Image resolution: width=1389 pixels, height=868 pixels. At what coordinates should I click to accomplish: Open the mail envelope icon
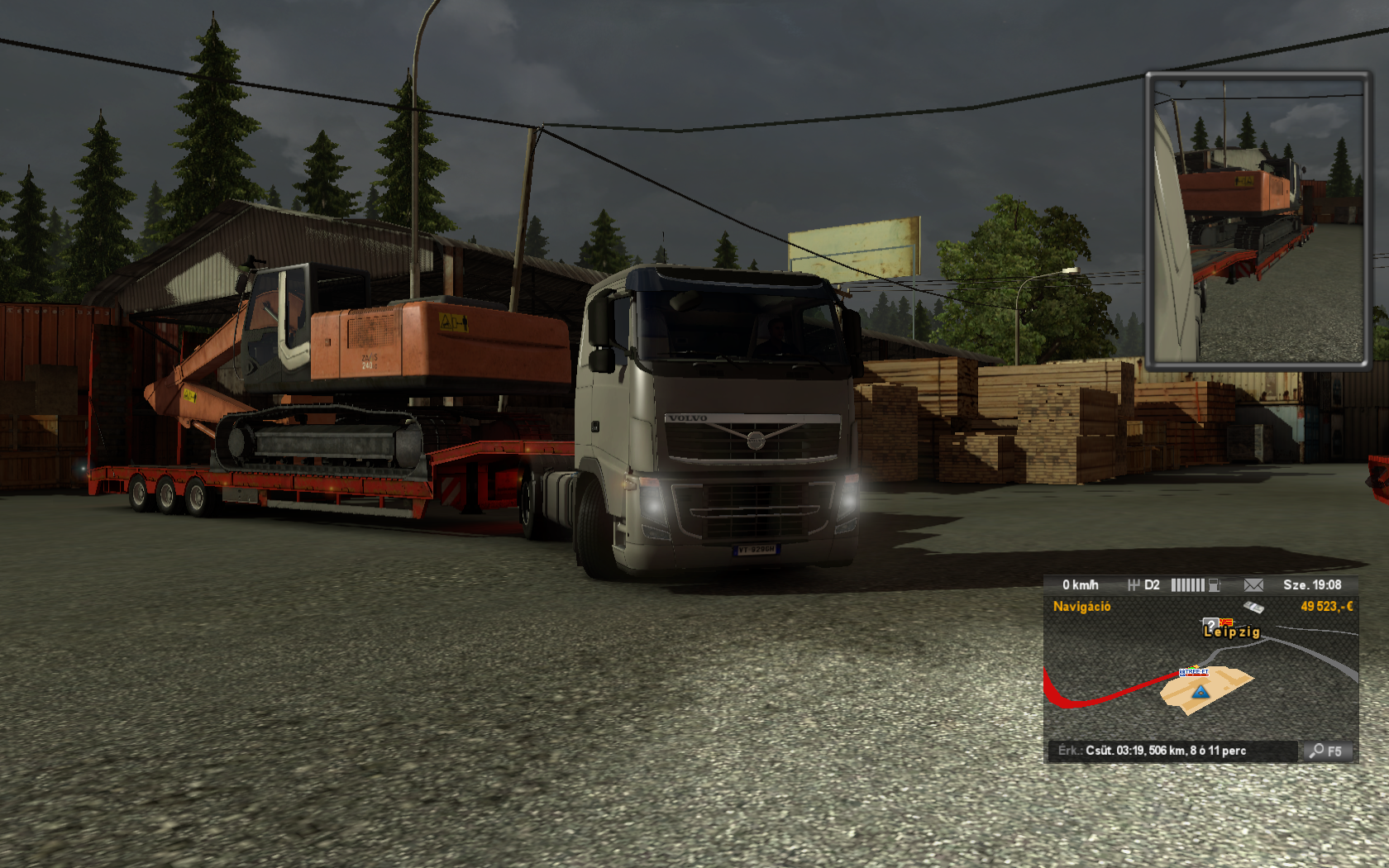point(1253,585)
